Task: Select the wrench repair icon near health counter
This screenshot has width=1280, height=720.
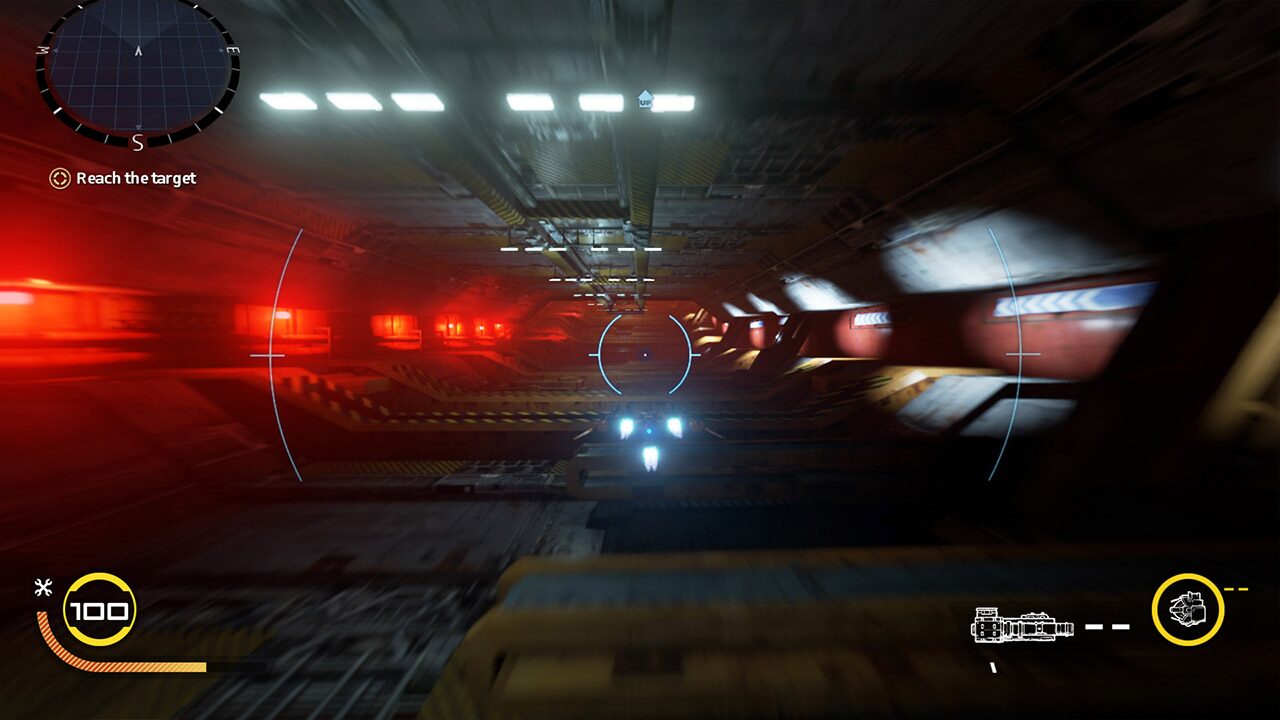Action: (42, 586)
